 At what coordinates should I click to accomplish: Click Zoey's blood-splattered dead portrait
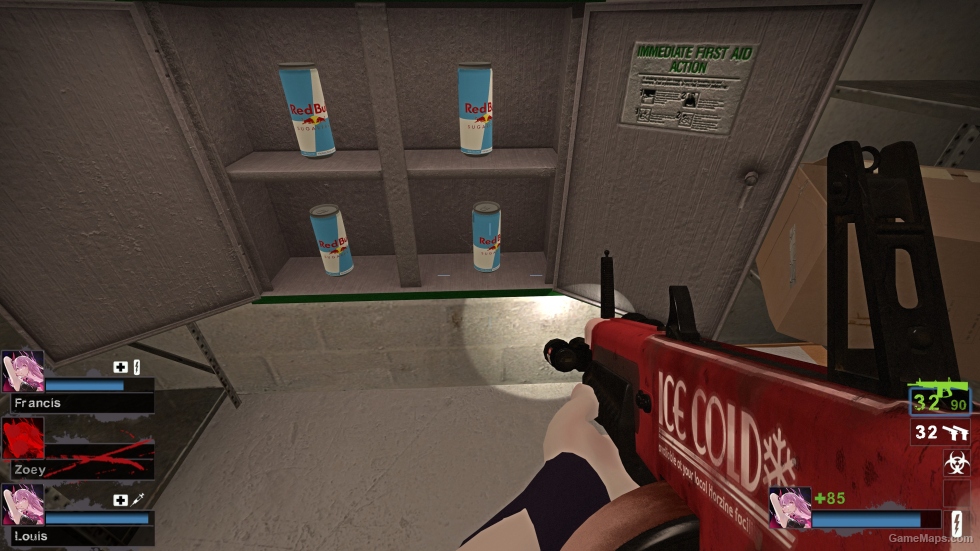tap(22, 438)
